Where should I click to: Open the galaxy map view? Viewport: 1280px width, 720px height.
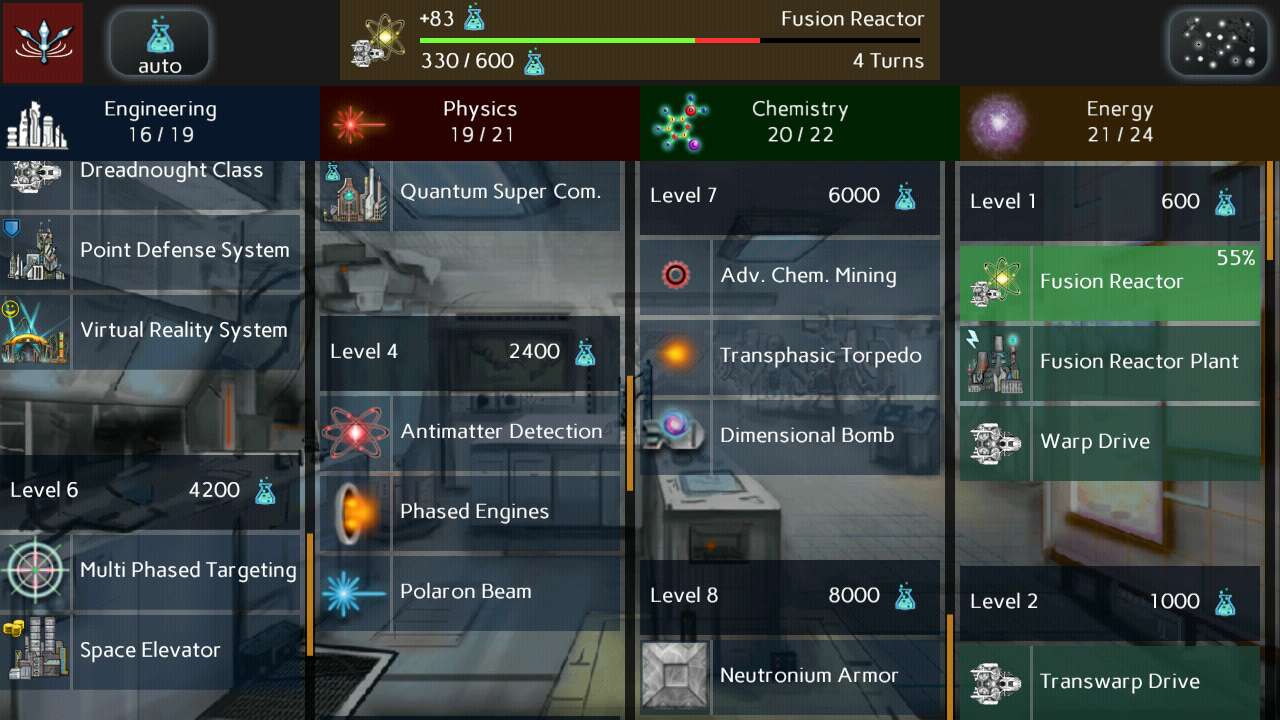1219,43
